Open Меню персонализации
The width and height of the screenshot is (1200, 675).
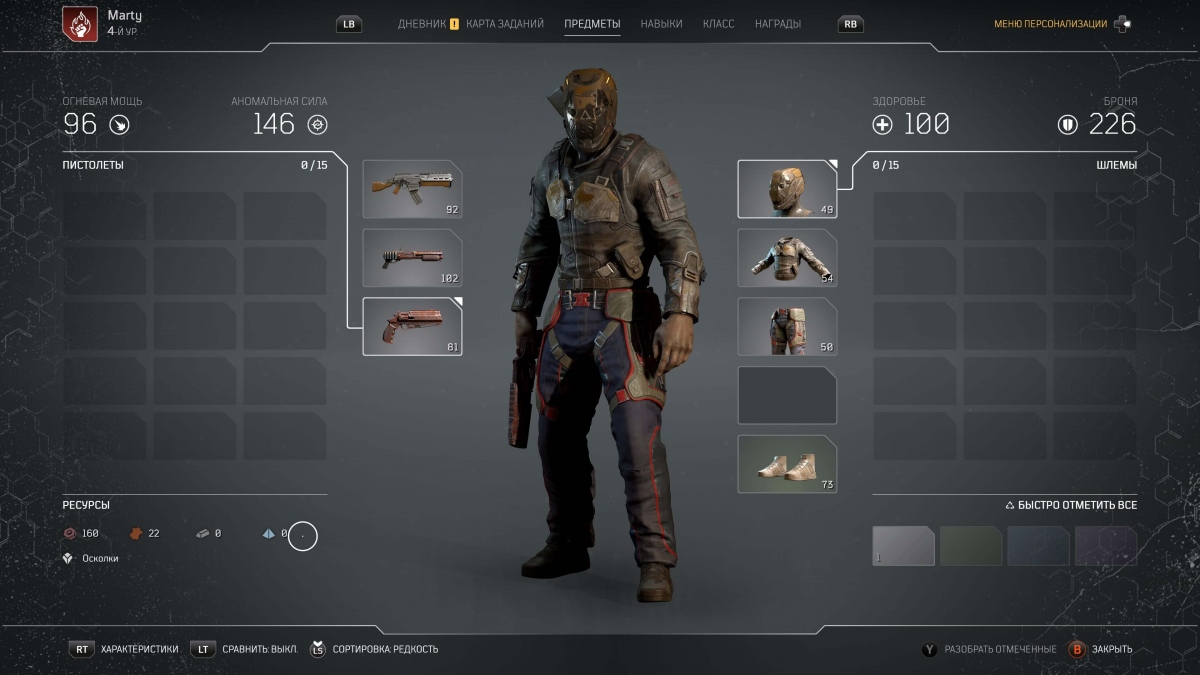1050,24
